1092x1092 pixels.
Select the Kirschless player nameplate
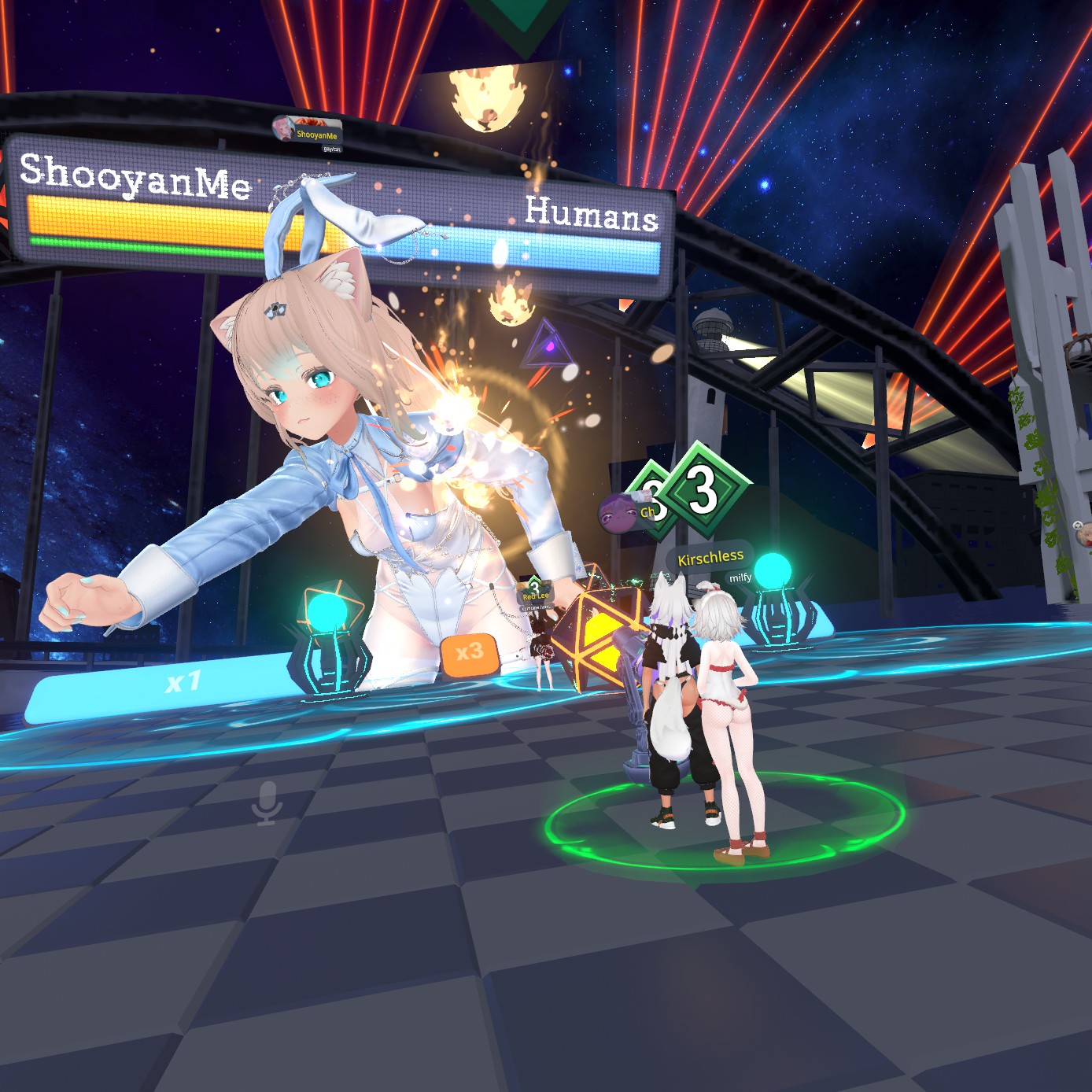click(x=710, y=558)
